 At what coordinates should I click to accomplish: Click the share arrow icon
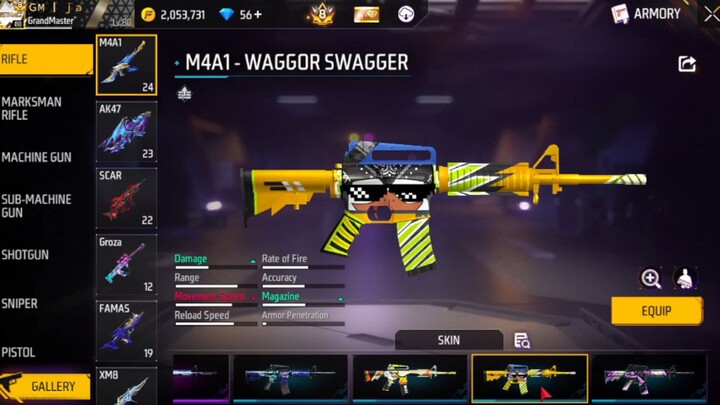[x=687, y=64]
